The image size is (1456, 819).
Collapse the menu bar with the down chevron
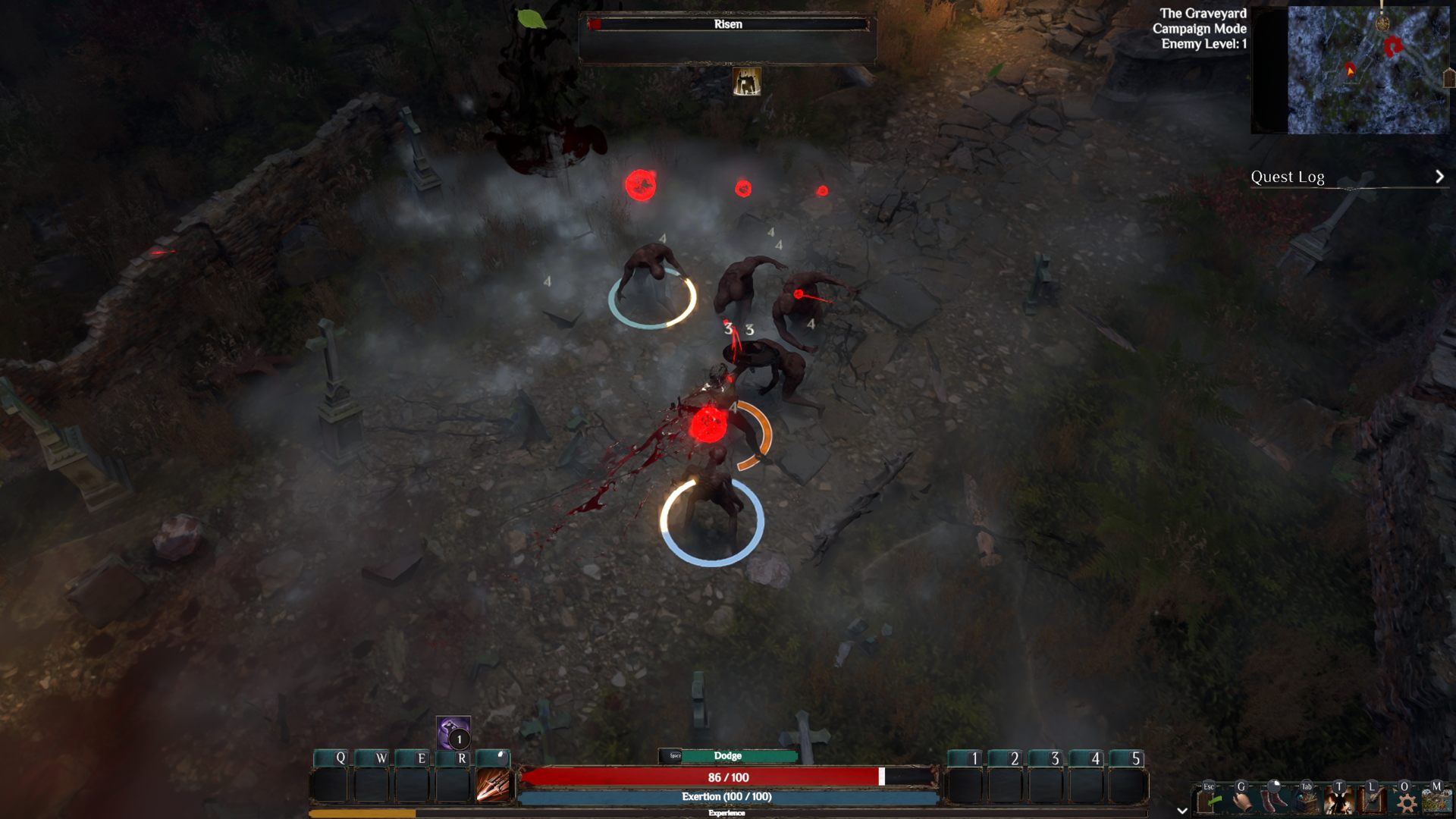tap(1181, 811)
